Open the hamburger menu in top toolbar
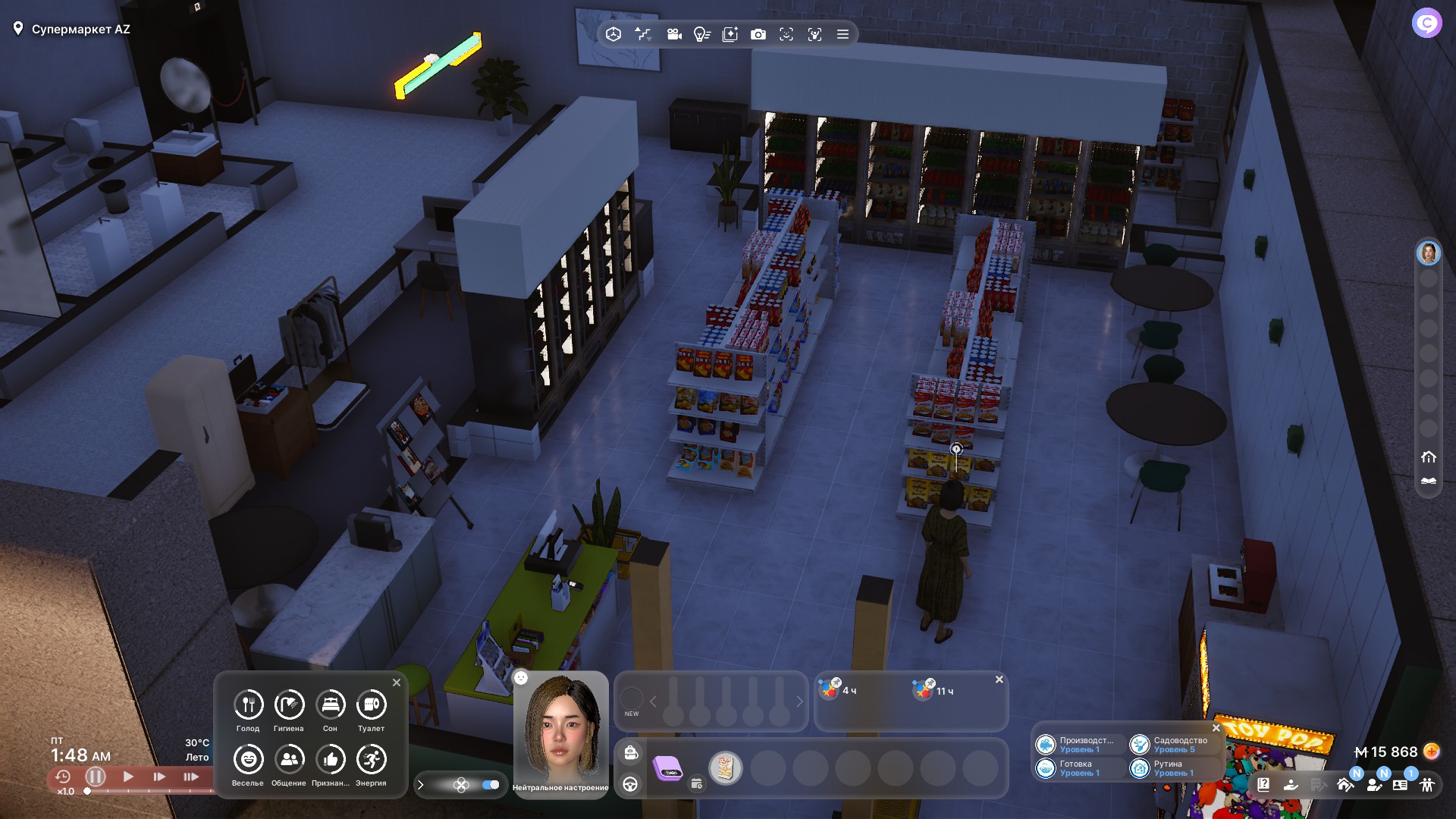This screenshot has width=1456, height=819. [x=843, y=34]
